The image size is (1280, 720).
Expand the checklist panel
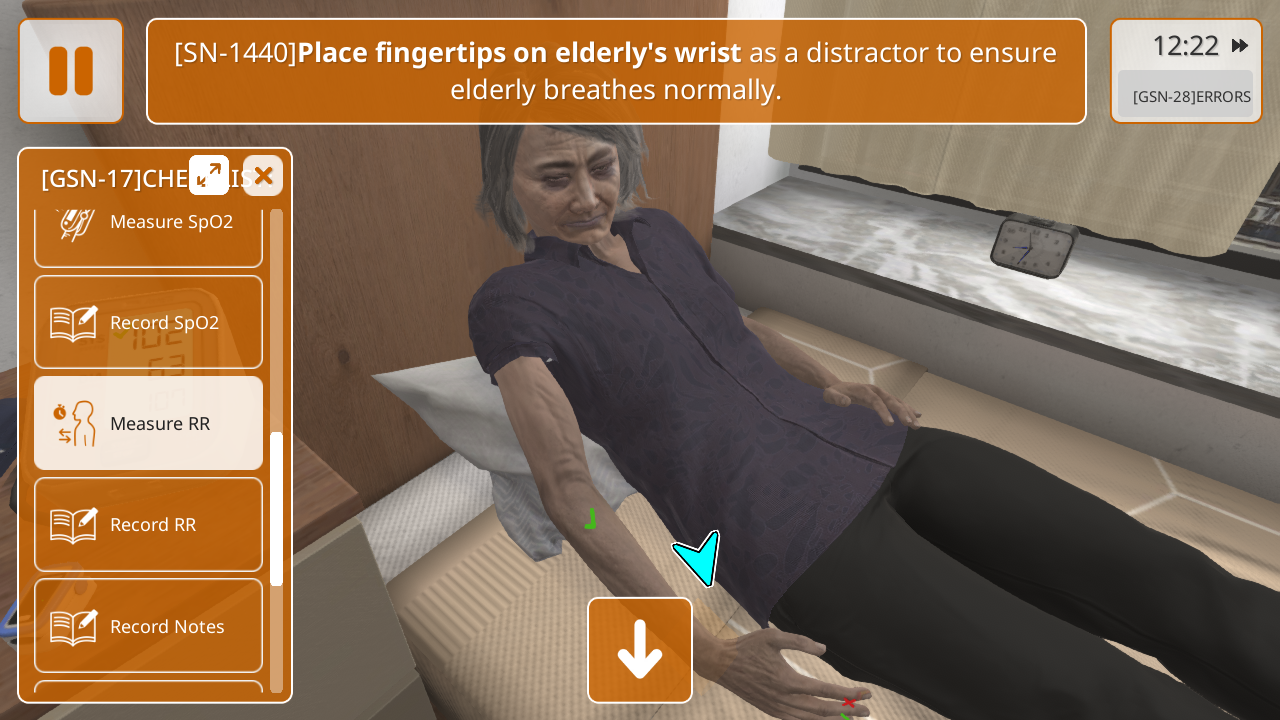pos(209,175)
